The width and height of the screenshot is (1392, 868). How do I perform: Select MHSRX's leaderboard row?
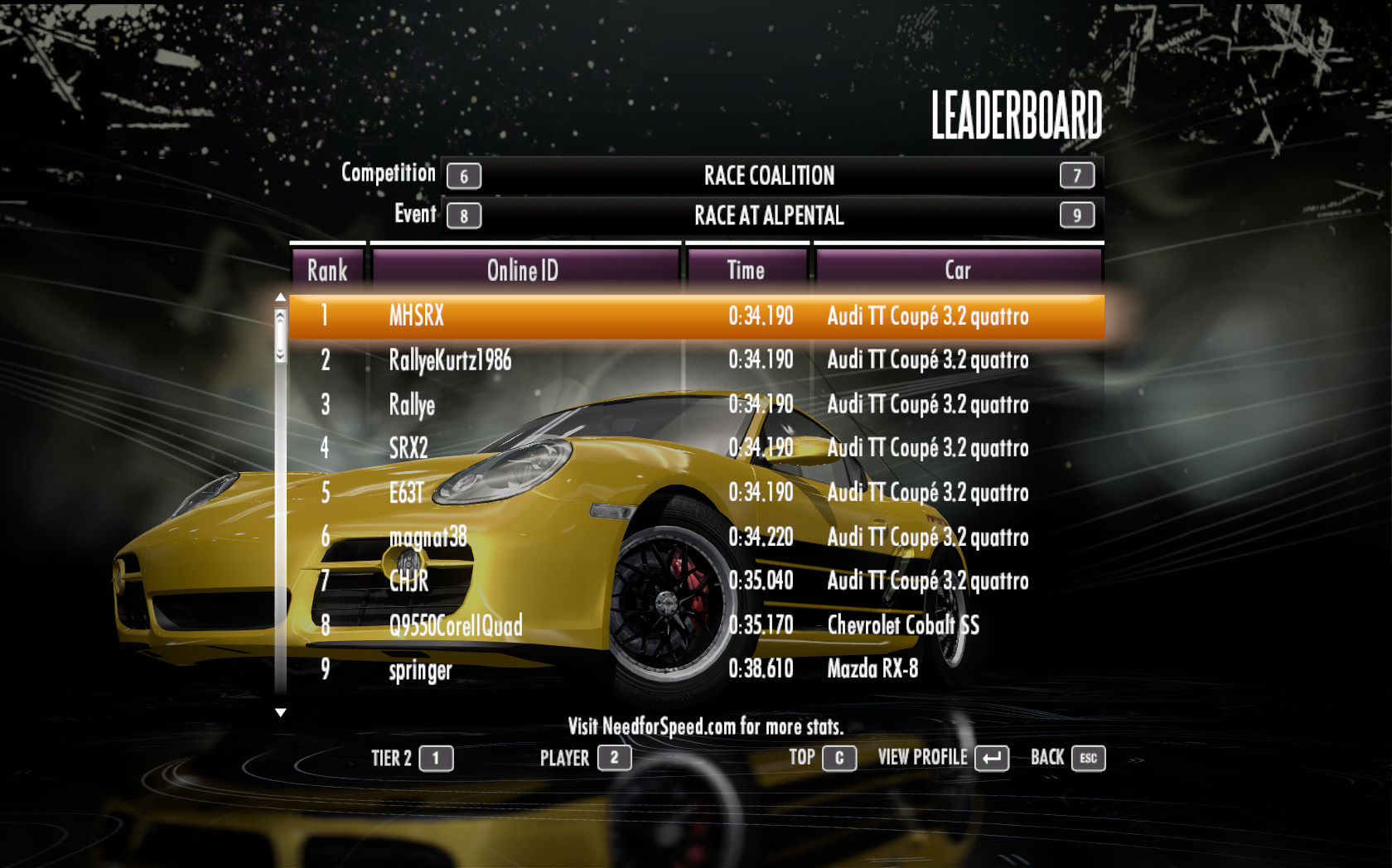696,316
